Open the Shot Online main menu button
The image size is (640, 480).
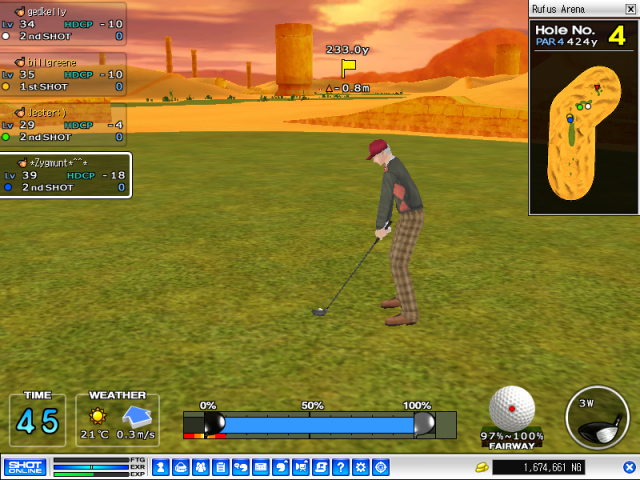[x=24, y=467]
